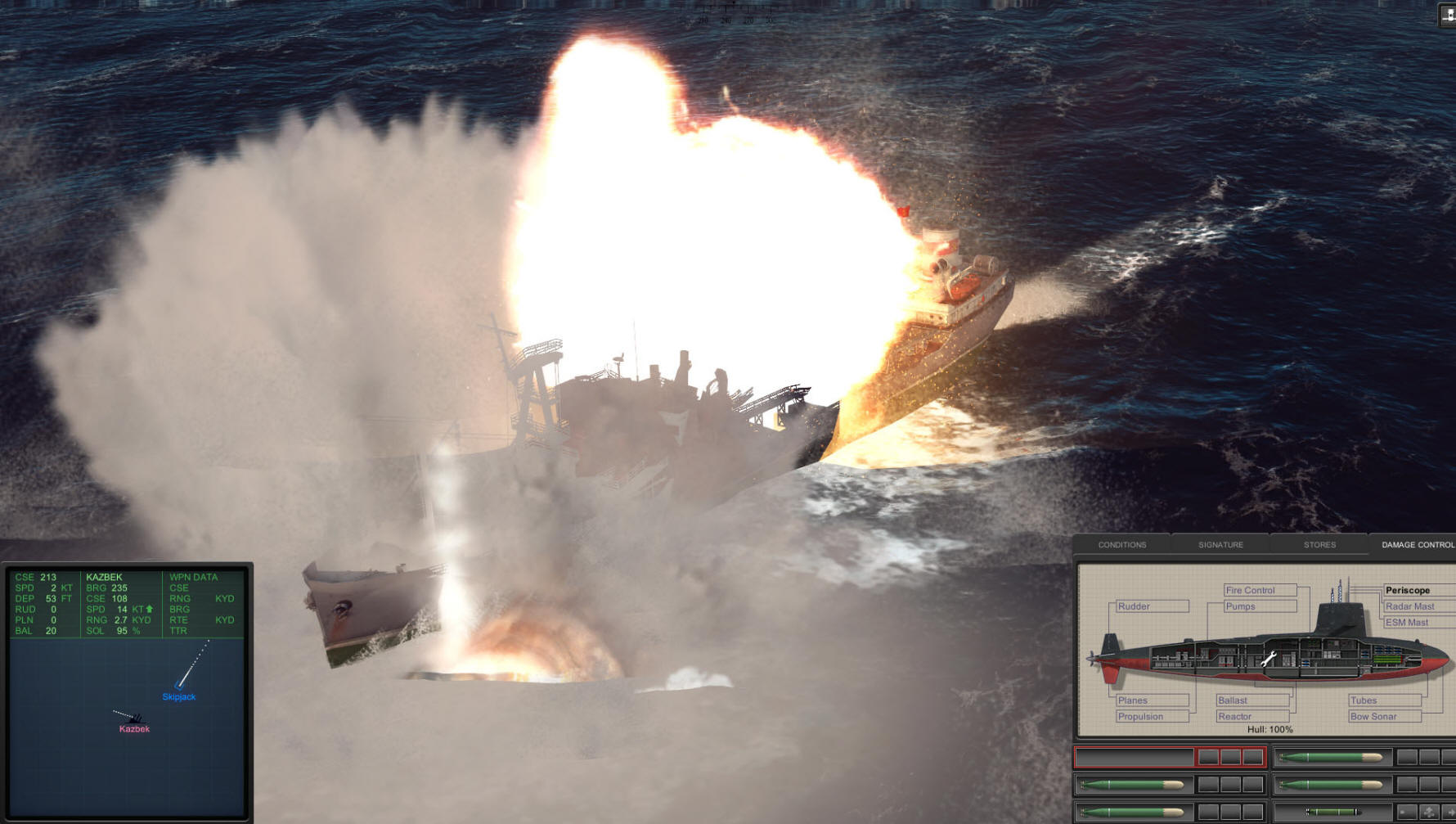Image resolution: width=1456 pixels, height=824 pixels.
Task: Select the torpedo in the upper-right tube slot
Action: point(1331,757)
